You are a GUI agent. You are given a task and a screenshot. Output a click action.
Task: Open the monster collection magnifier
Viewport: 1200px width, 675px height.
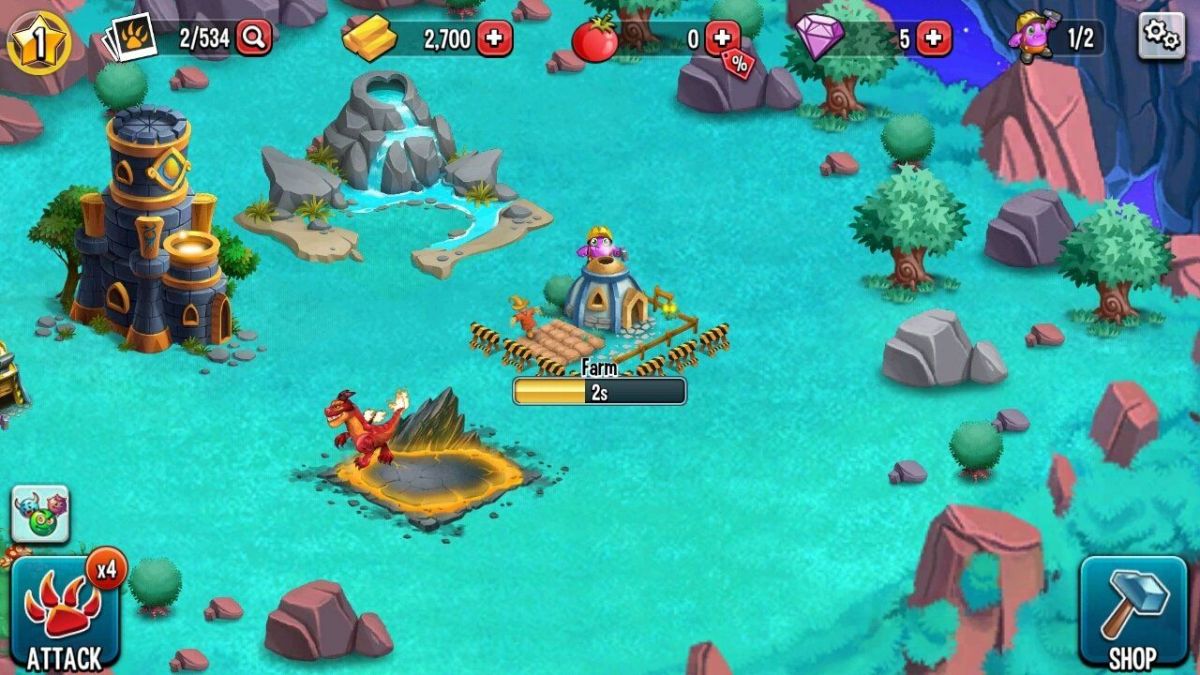[x=254, y=39]
